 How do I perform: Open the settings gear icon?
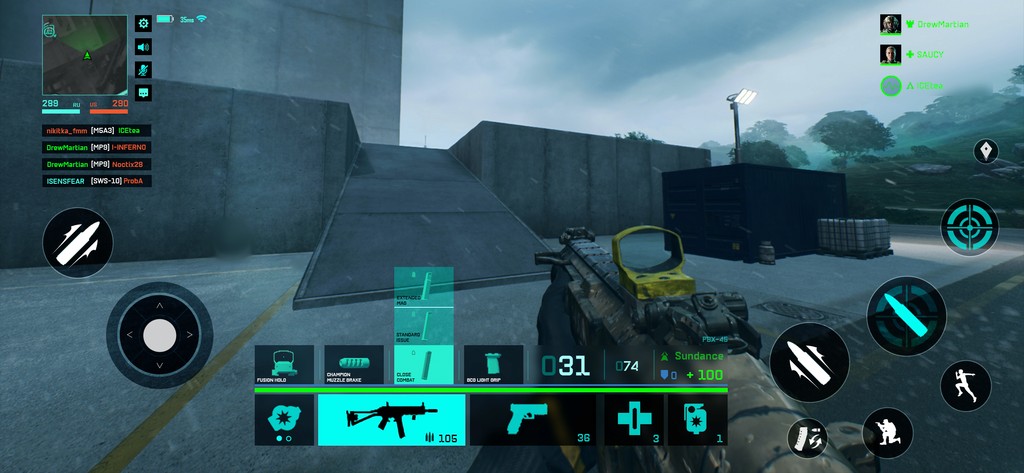coord(143,23)
